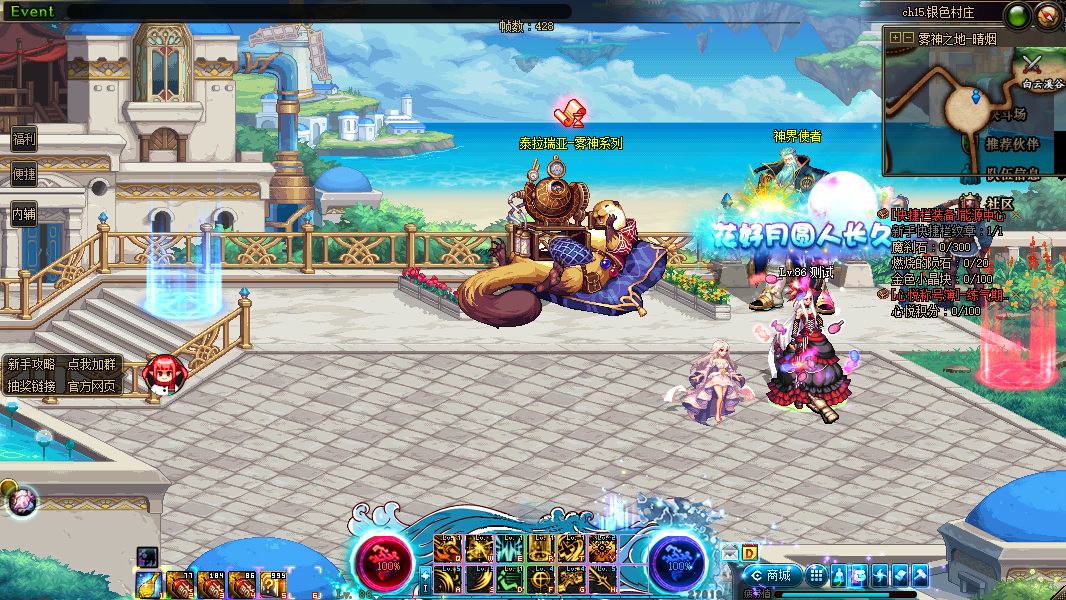This screenshot has width=1066, height=600.
Task: Zoom in the minimap with plus button
Action: 895,38
